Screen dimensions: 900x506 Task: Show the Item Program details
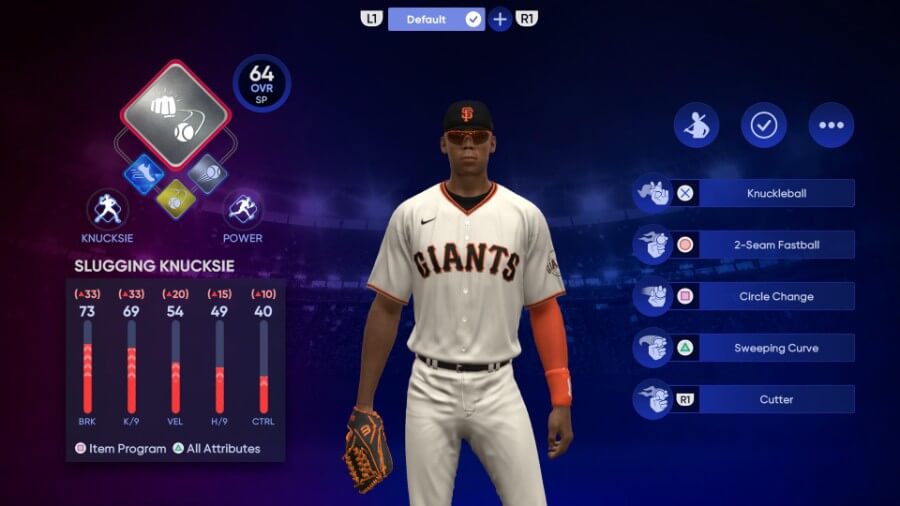click(x=121, y=449)
